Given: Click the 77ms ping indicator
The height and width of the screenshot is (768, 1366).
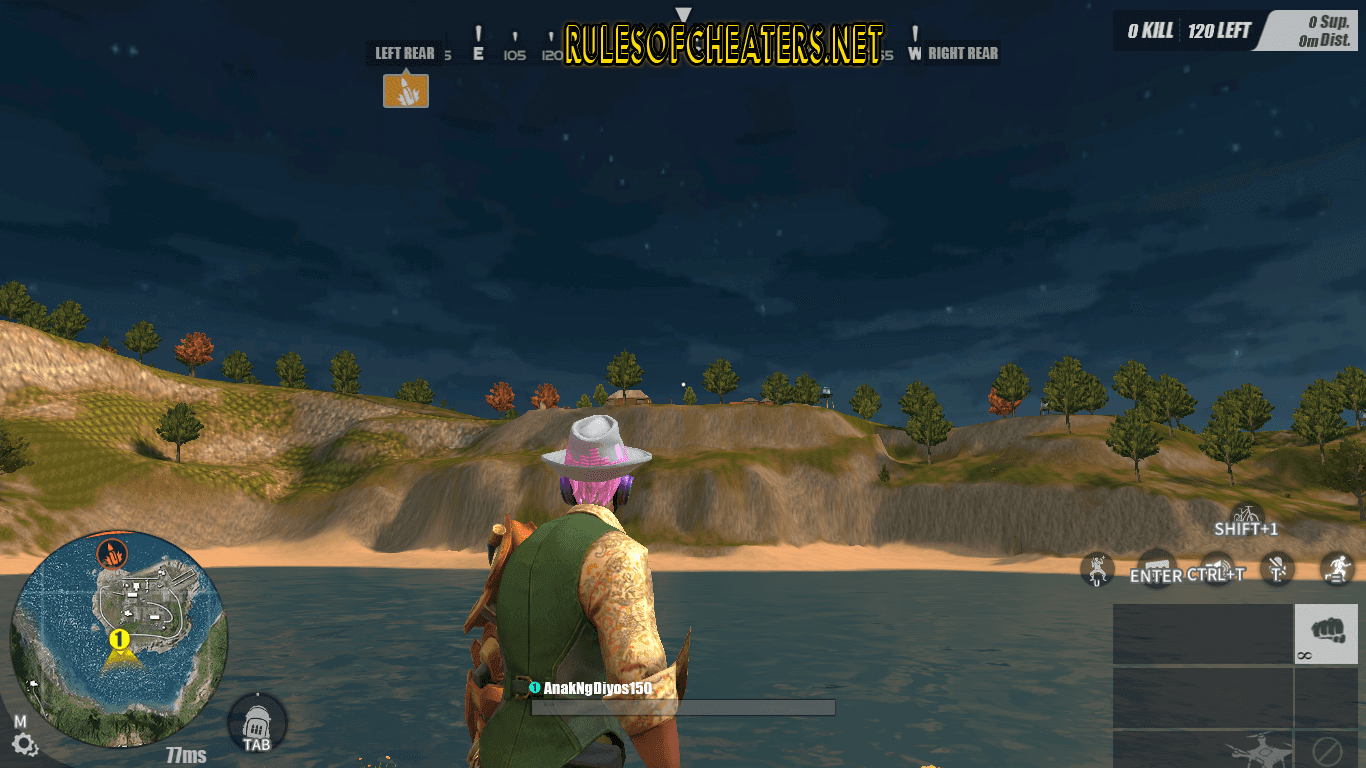Looking at the screenshot, I should (185, 756).
